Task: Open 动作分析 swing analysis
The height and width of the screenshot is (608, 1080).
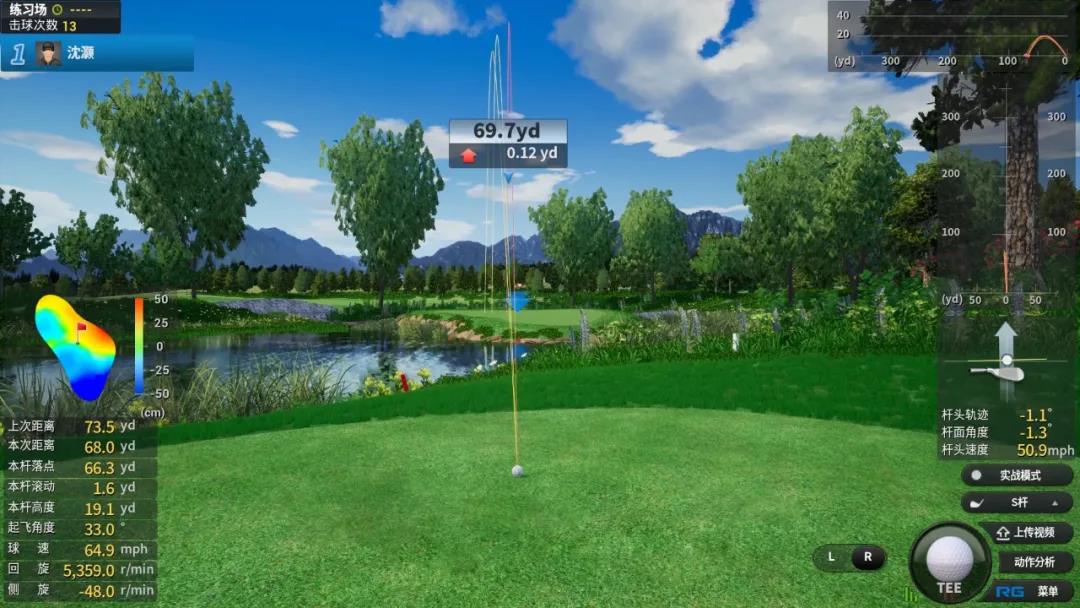Action: coord(1034,562)
